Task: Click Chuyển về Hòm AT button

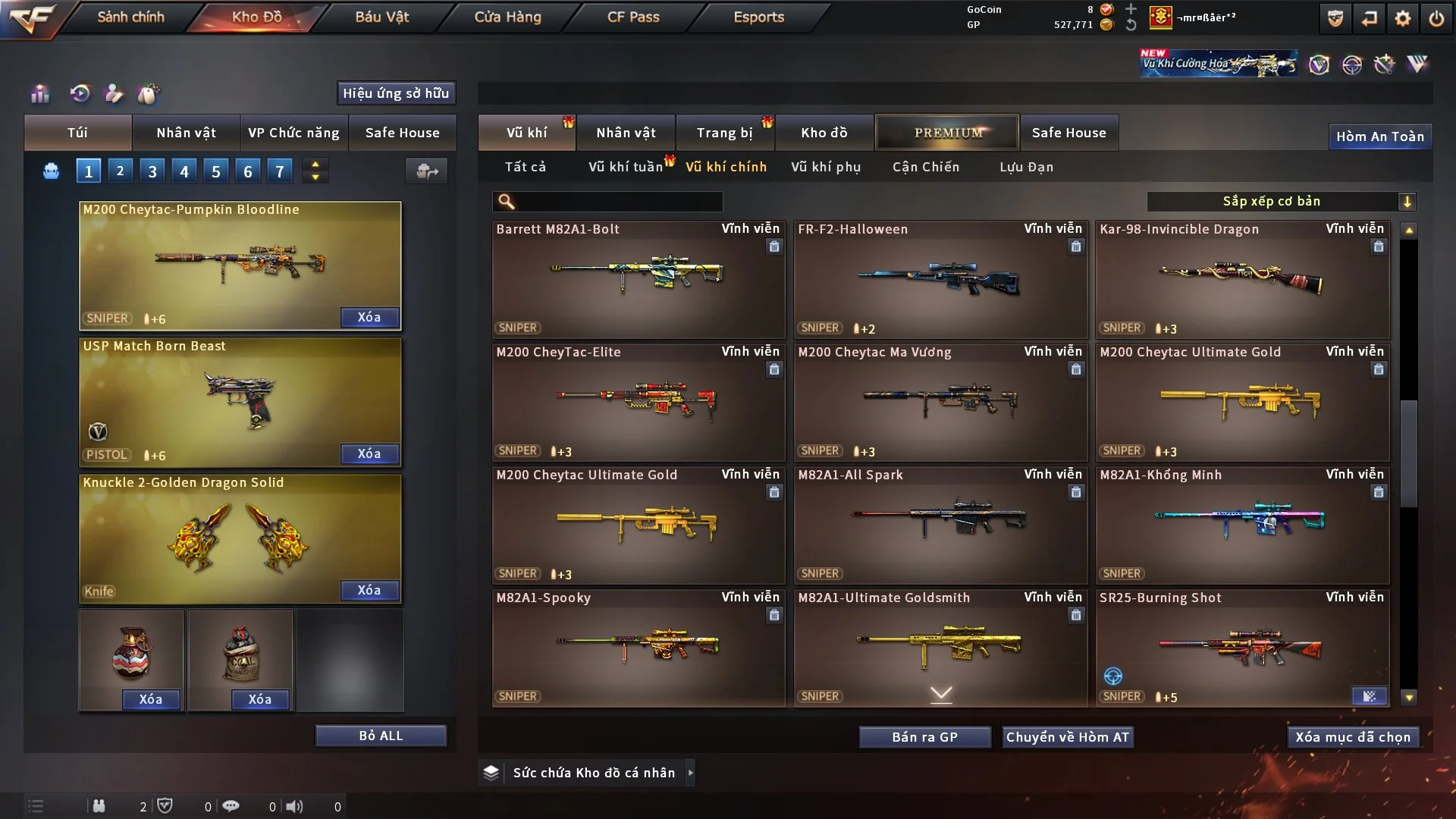Action: point(1068,737)
